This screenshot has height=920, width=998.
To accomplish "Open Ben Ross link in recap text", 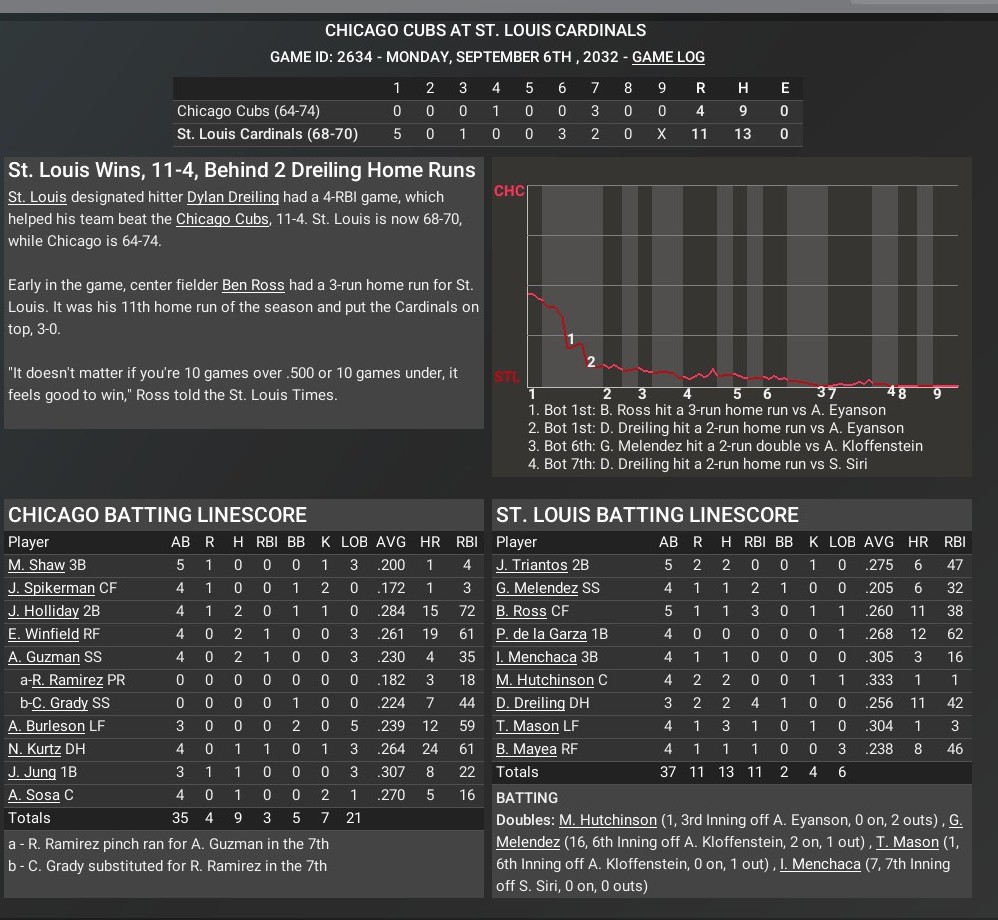I will tap(253, 285).
